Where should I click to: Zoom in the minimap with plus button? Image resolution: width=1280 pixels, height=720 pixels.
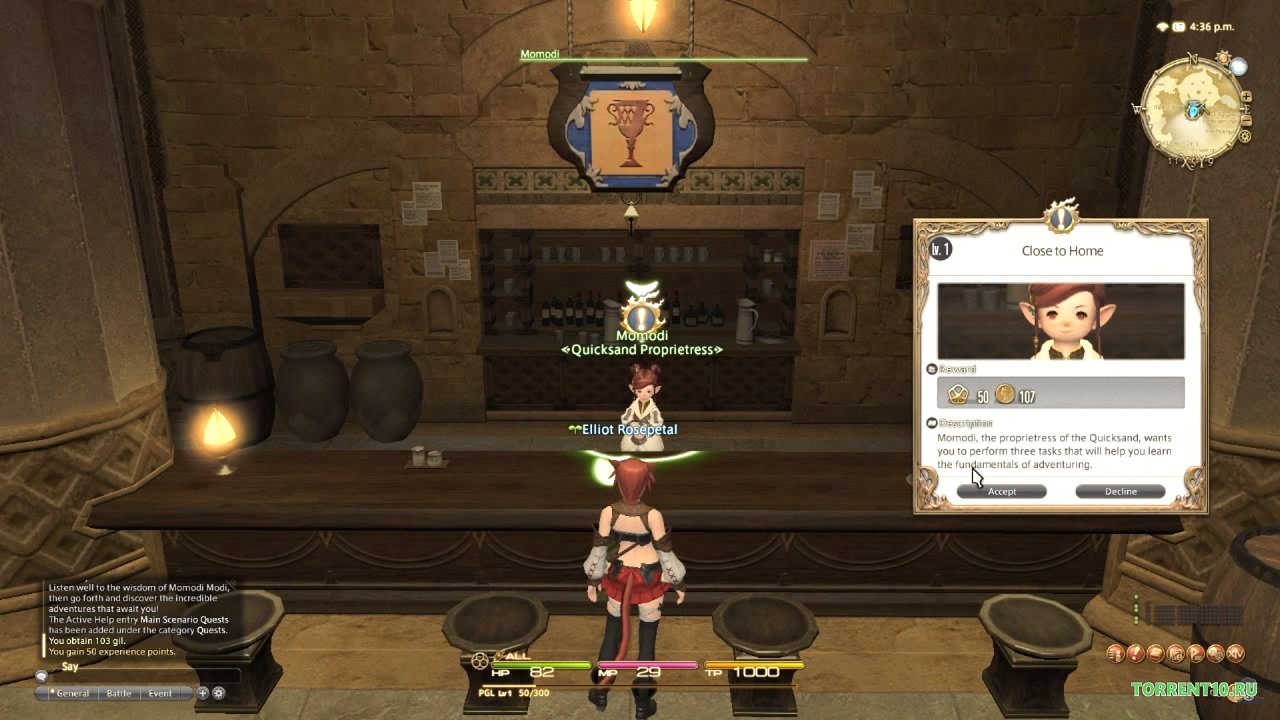coord(1246,98)
